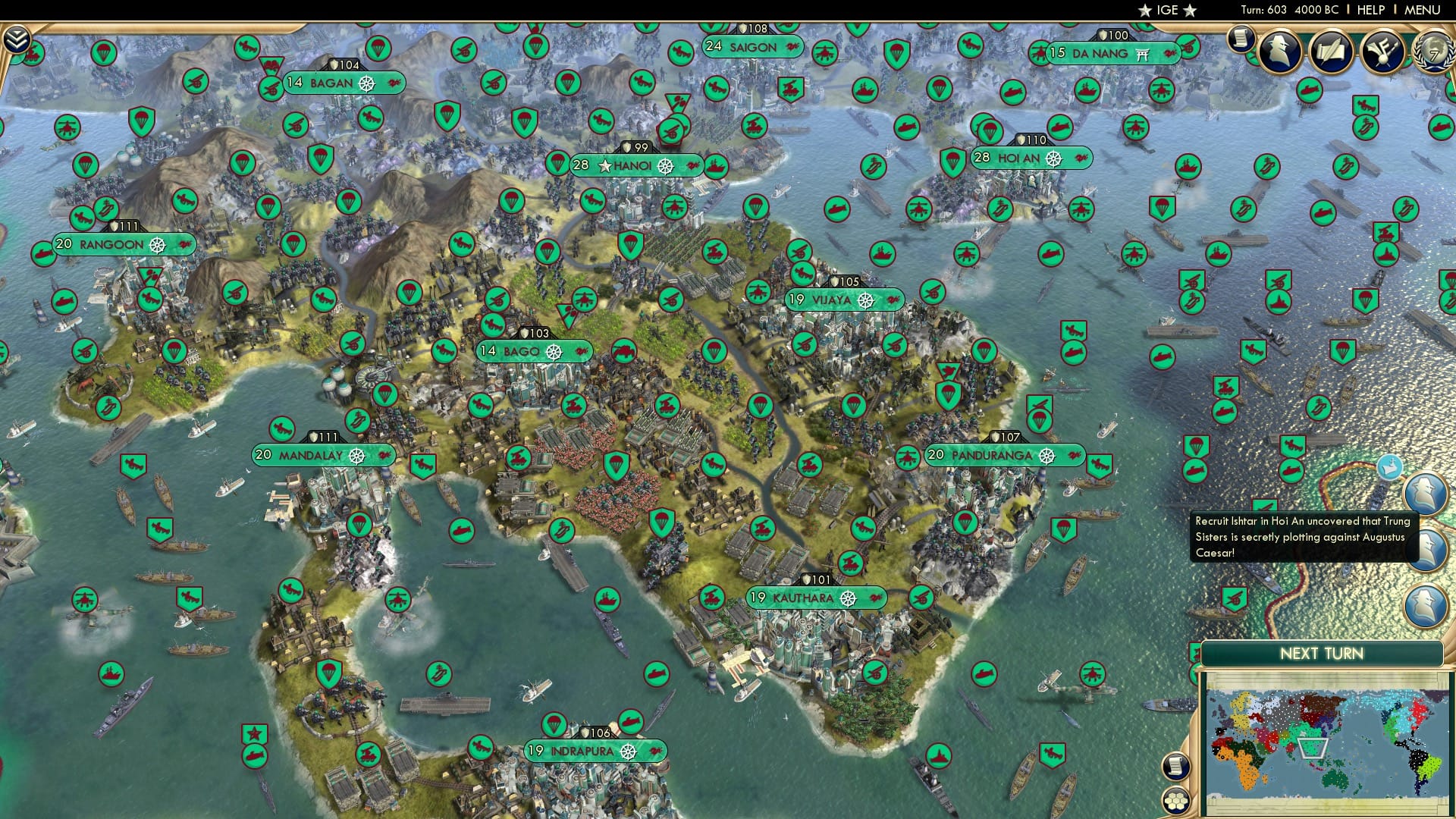Click the light blue naval notification icon
1456x819 pixels.
[1389, 469]
